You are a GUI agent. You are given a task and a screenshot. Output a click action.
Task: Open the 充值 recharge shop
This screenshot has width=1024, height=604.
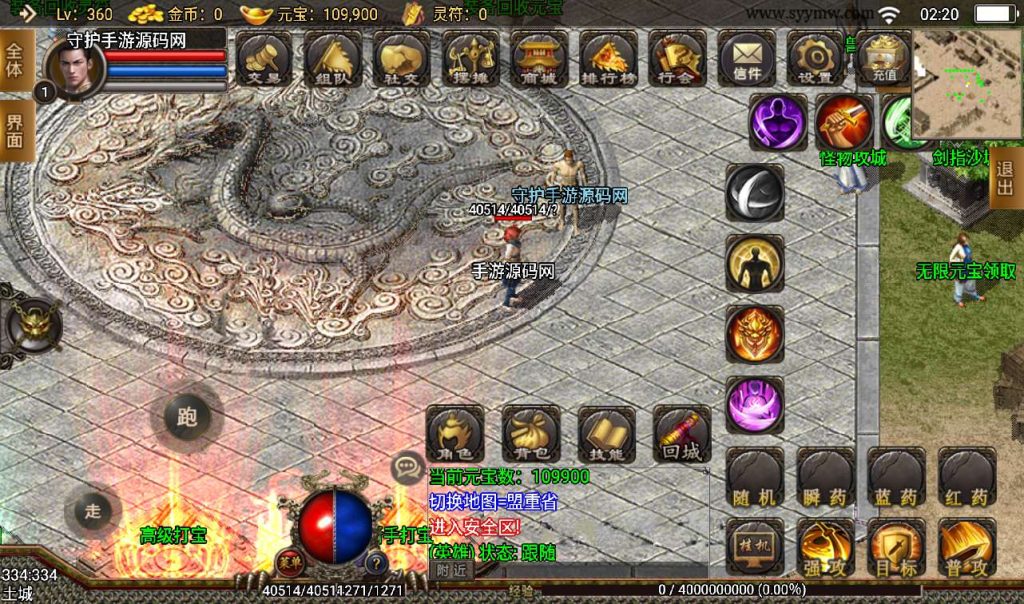[x=884, y=58]
